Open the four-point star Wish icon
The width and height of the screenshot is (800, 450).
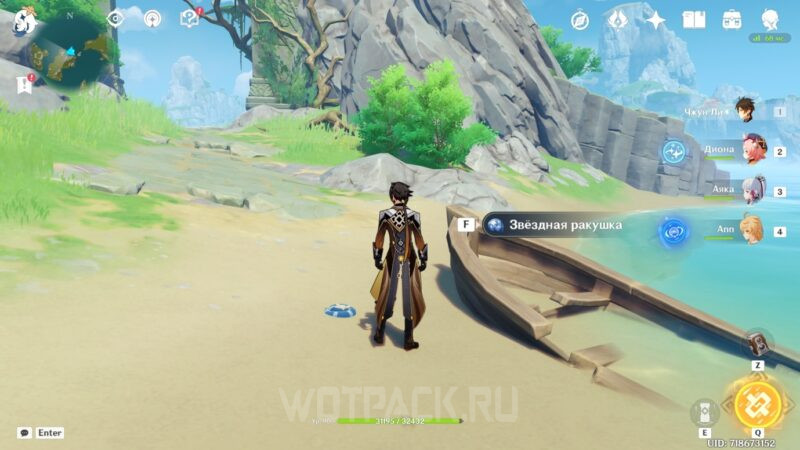656,20
